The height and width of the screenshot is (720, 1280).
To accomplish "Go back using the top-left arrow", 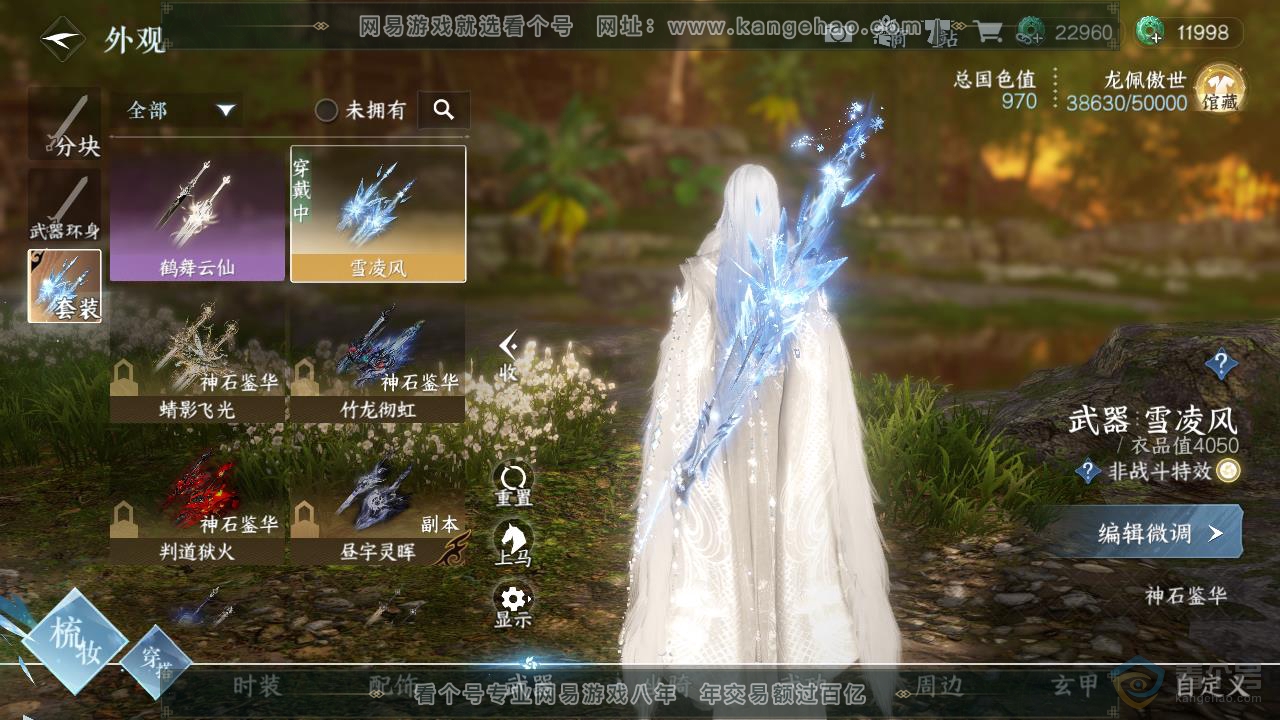I will coord(62,39).
